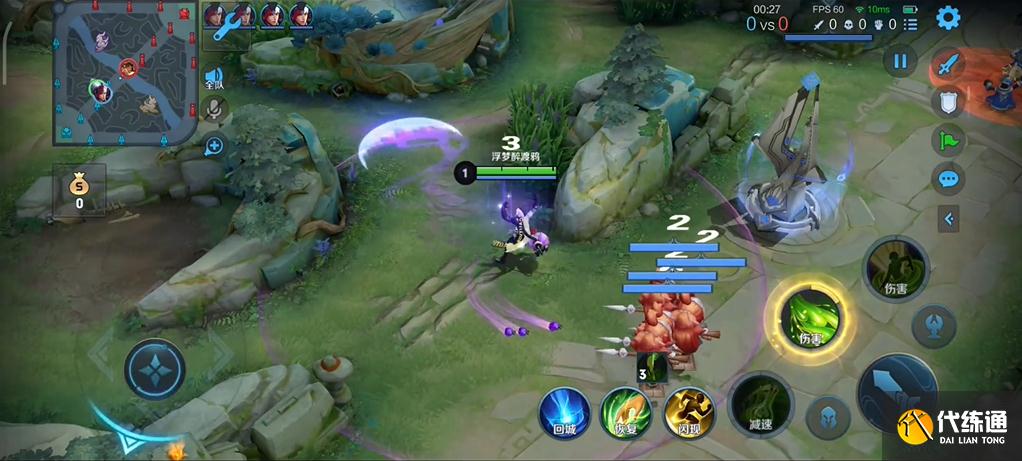Open the minimap
The width and height of the screenshot is (1022, 461).
[x=123, y=73]
